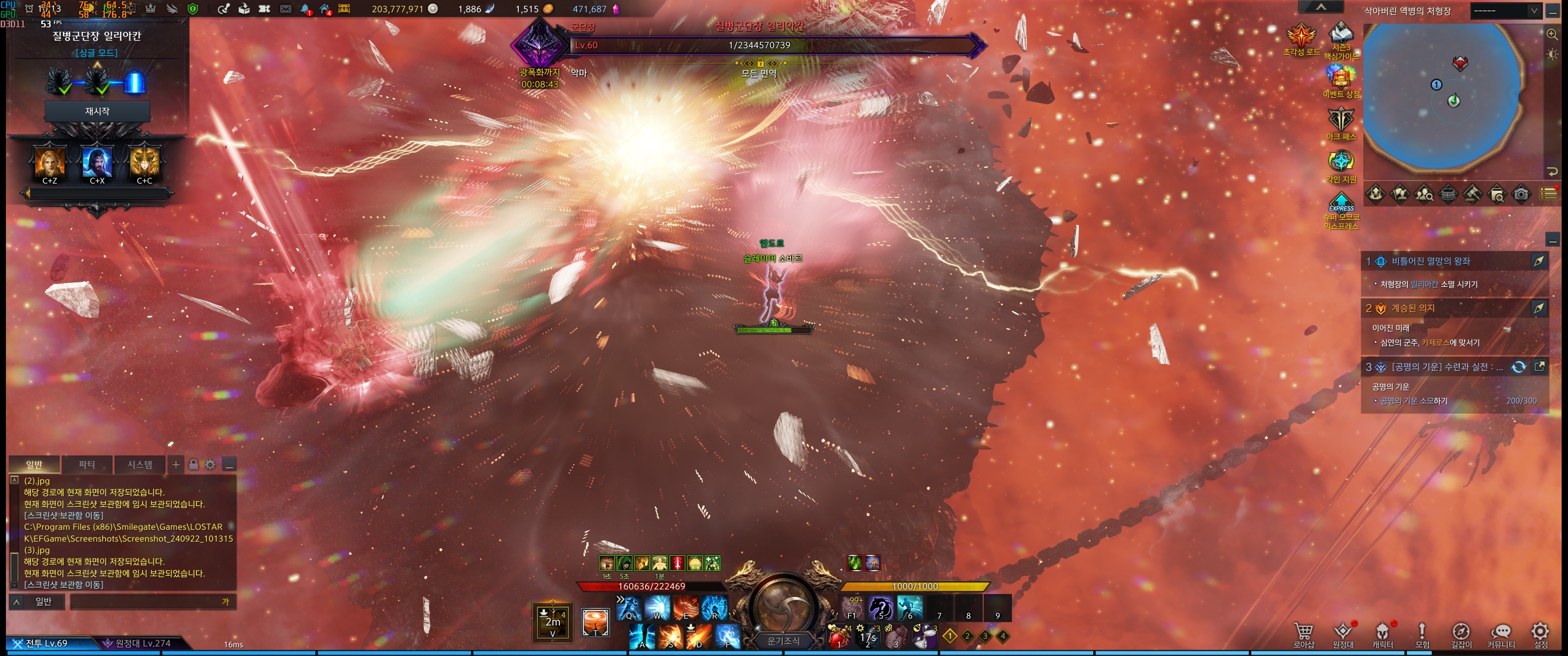The width and height of the screenshot is (1568, 656).
Task: Open the 원정대 roster menu
Action: (1342, 634)
